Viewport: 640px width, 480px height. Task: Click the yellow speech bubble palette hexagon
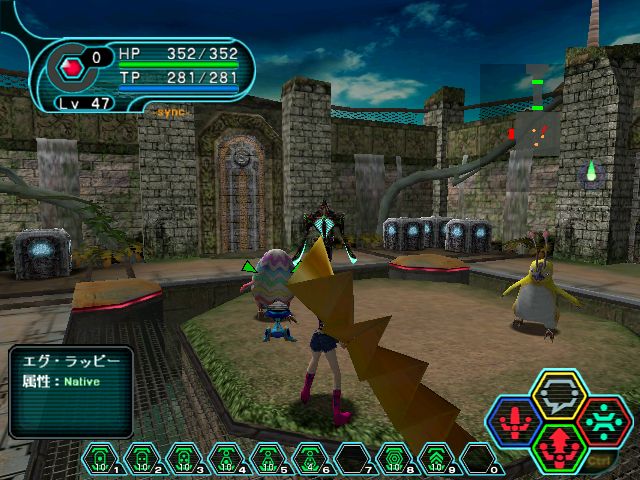558,395
